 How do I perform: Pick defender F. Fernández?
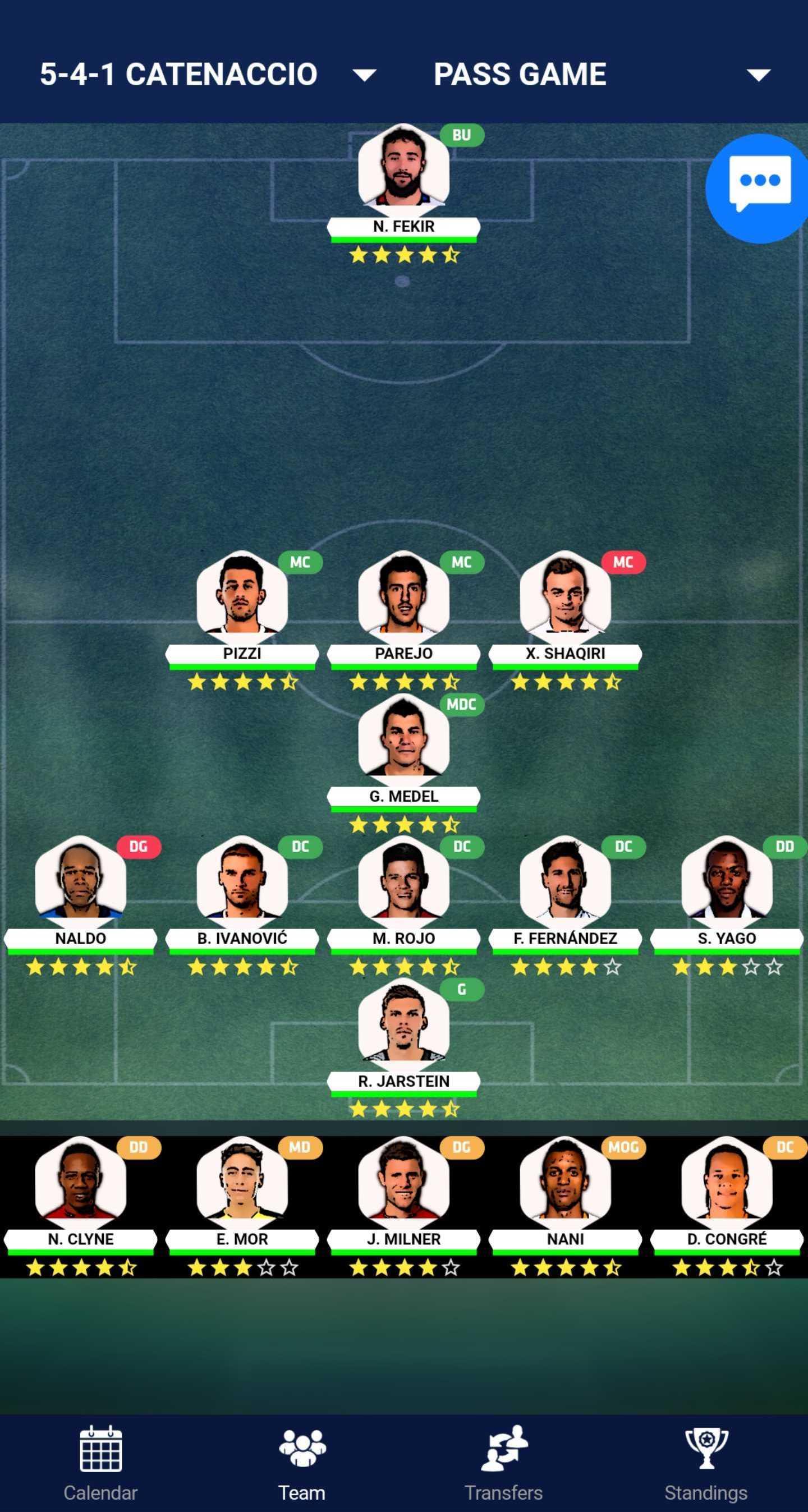(x=565, y=882)
